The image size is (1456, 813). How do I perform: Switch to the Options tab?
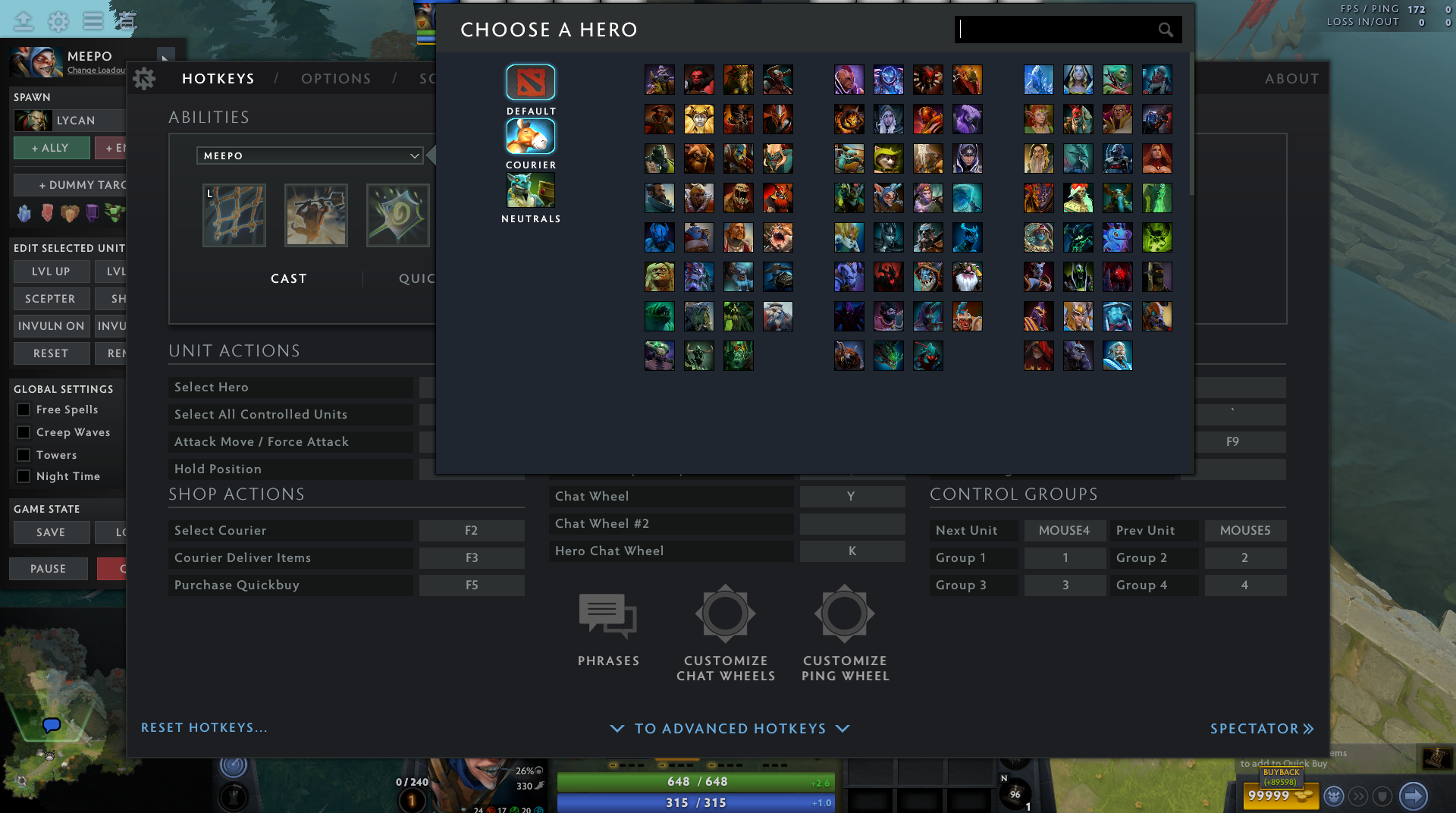pos(336,78)
